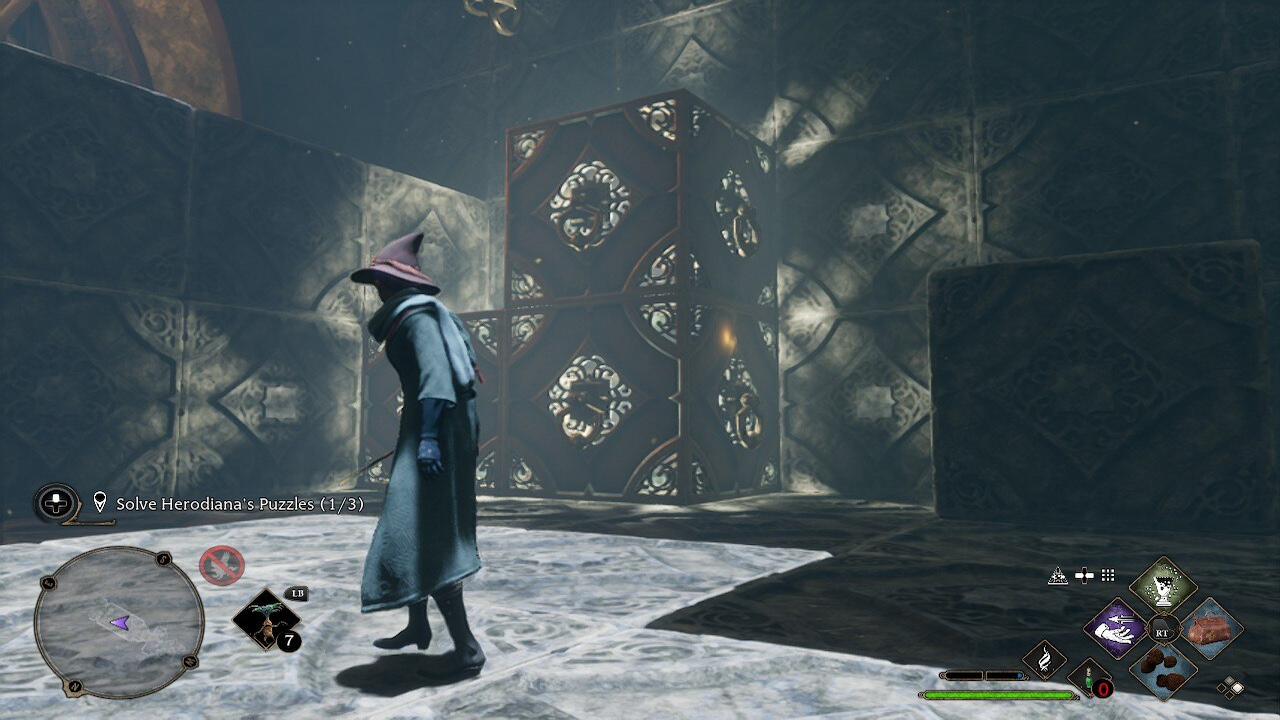Screen dimensions: 1280x720
Task: Click the white ancient magic diamond indicator
Action: click(1238, 687)
